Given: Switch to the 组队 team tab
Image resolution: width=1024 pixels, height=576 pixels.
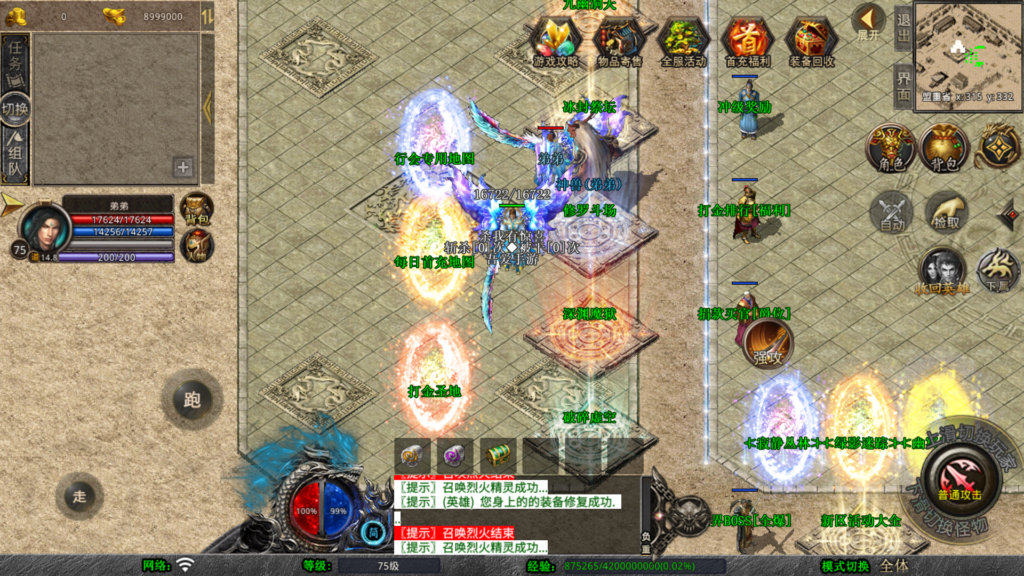Looking at the screenshot, I should [x=15, y=156].
